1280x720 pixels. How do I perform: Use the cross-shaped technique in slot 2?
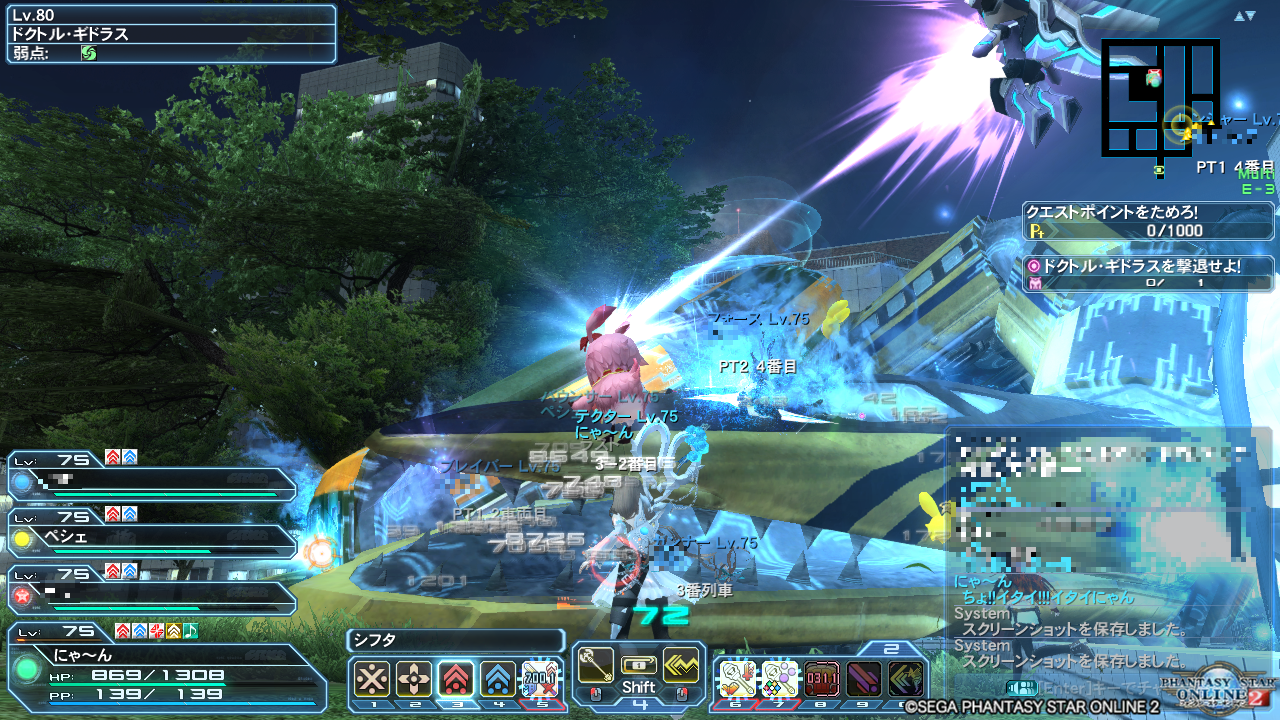[x=414, y=679]
